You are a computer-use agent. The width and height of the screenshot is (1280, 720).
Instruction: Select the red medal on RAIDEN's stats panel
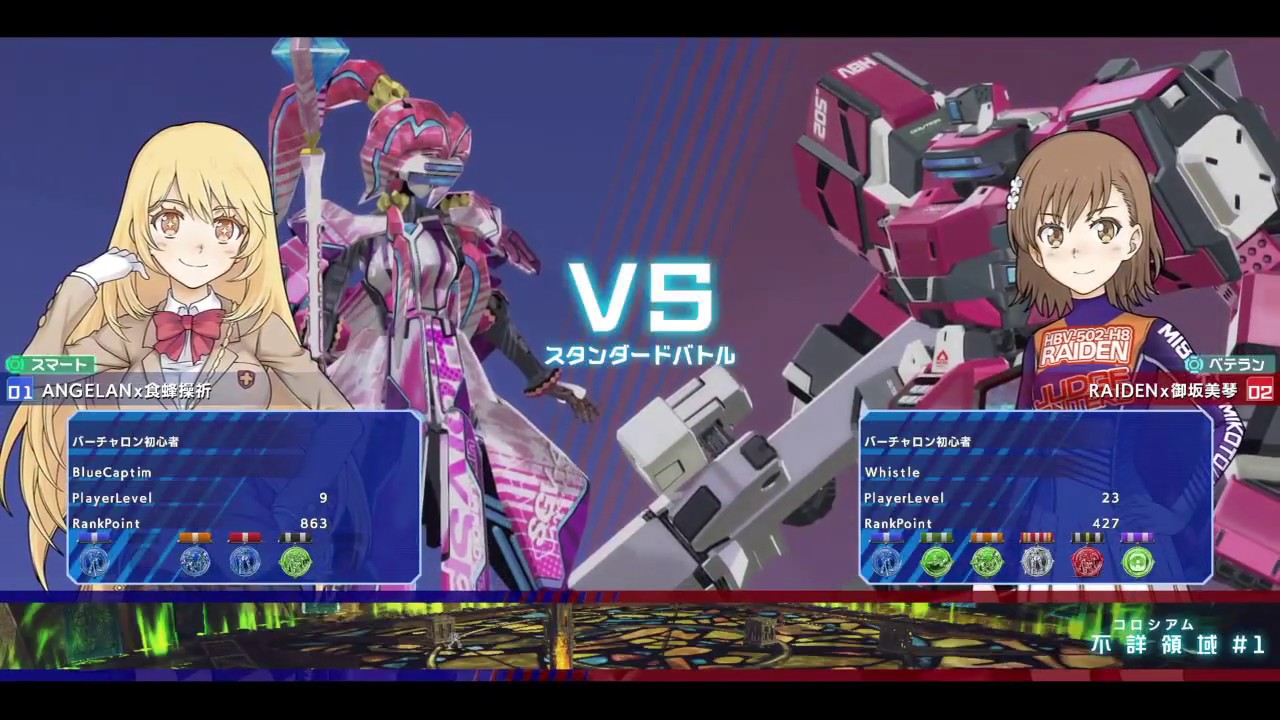coord(1087,560)
